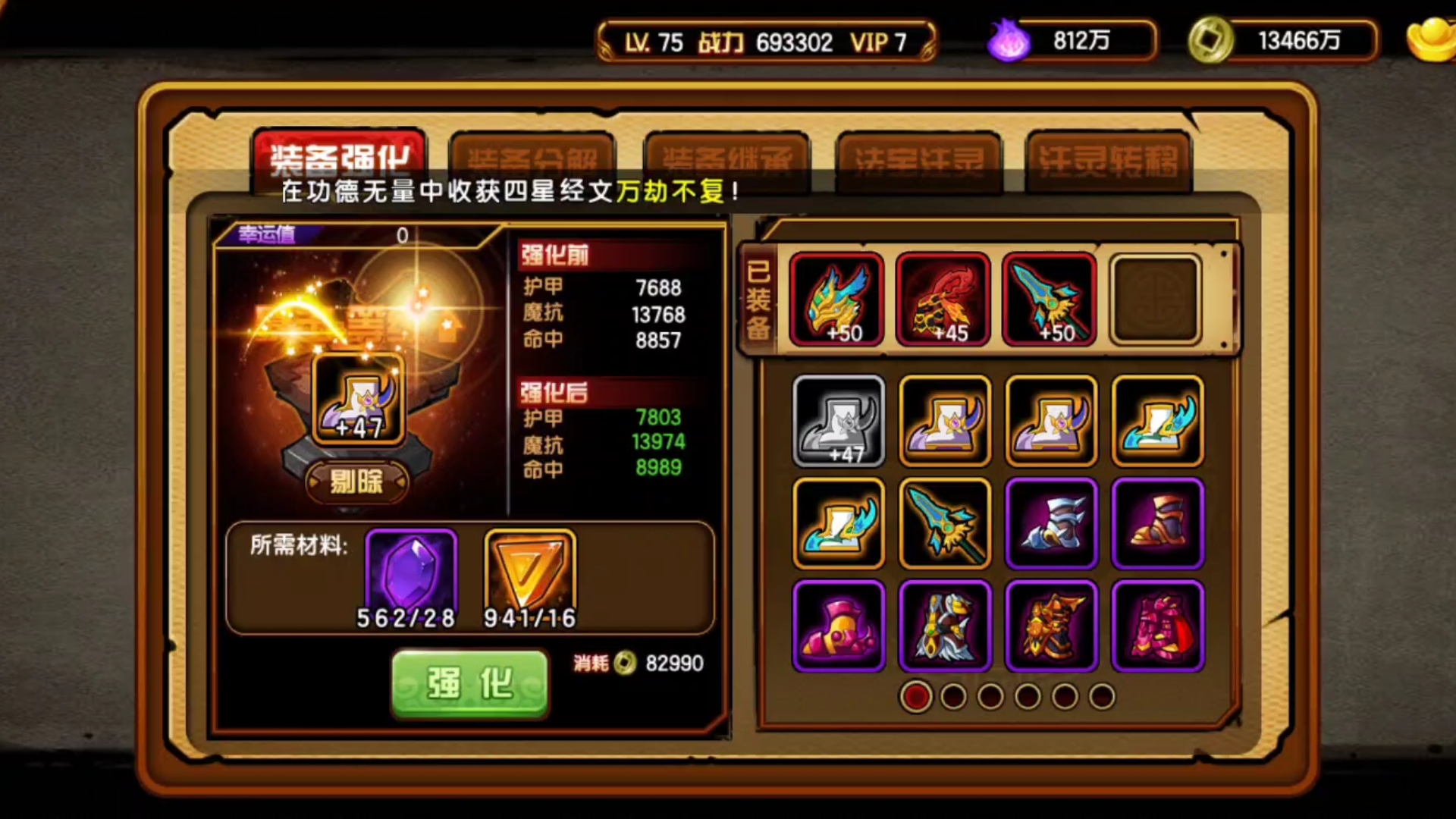Select the grey +47 boots slot

pyautogui.click(x=839, y=421)
